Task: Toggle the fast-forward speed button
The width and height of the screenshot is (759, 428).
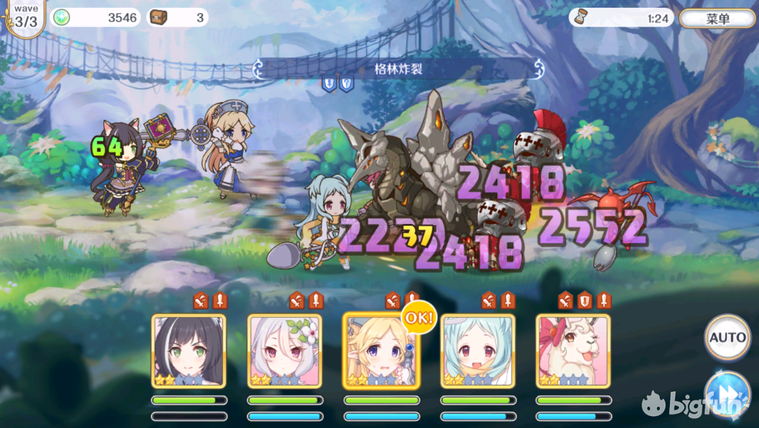Action: 727,392
